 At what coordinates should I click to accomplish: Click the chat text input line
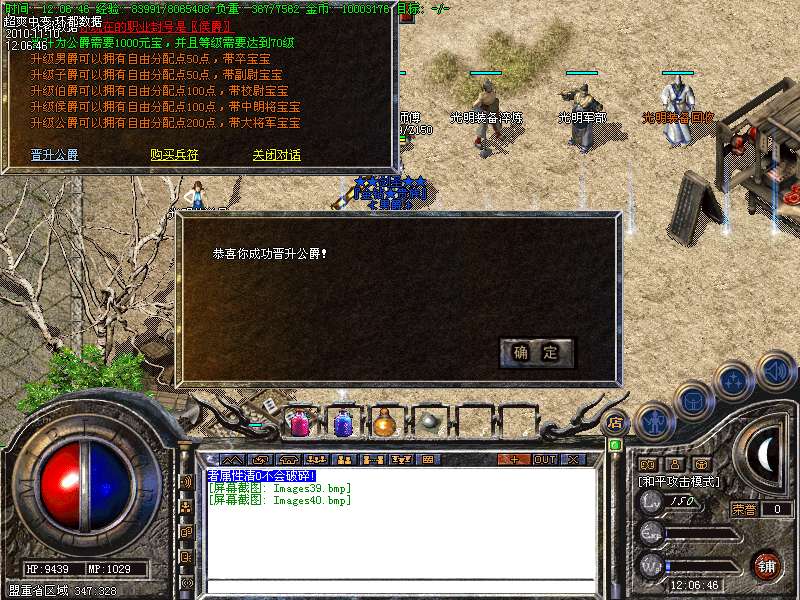click(x=400, y=585)
